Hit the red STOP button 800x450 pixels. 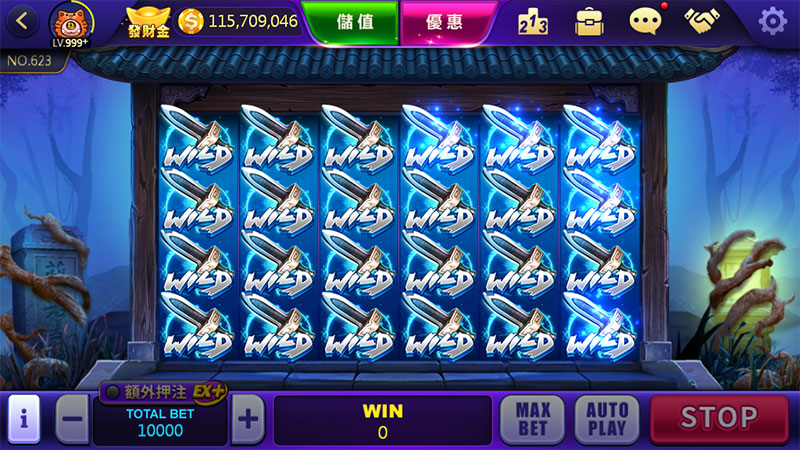[719, 418]
